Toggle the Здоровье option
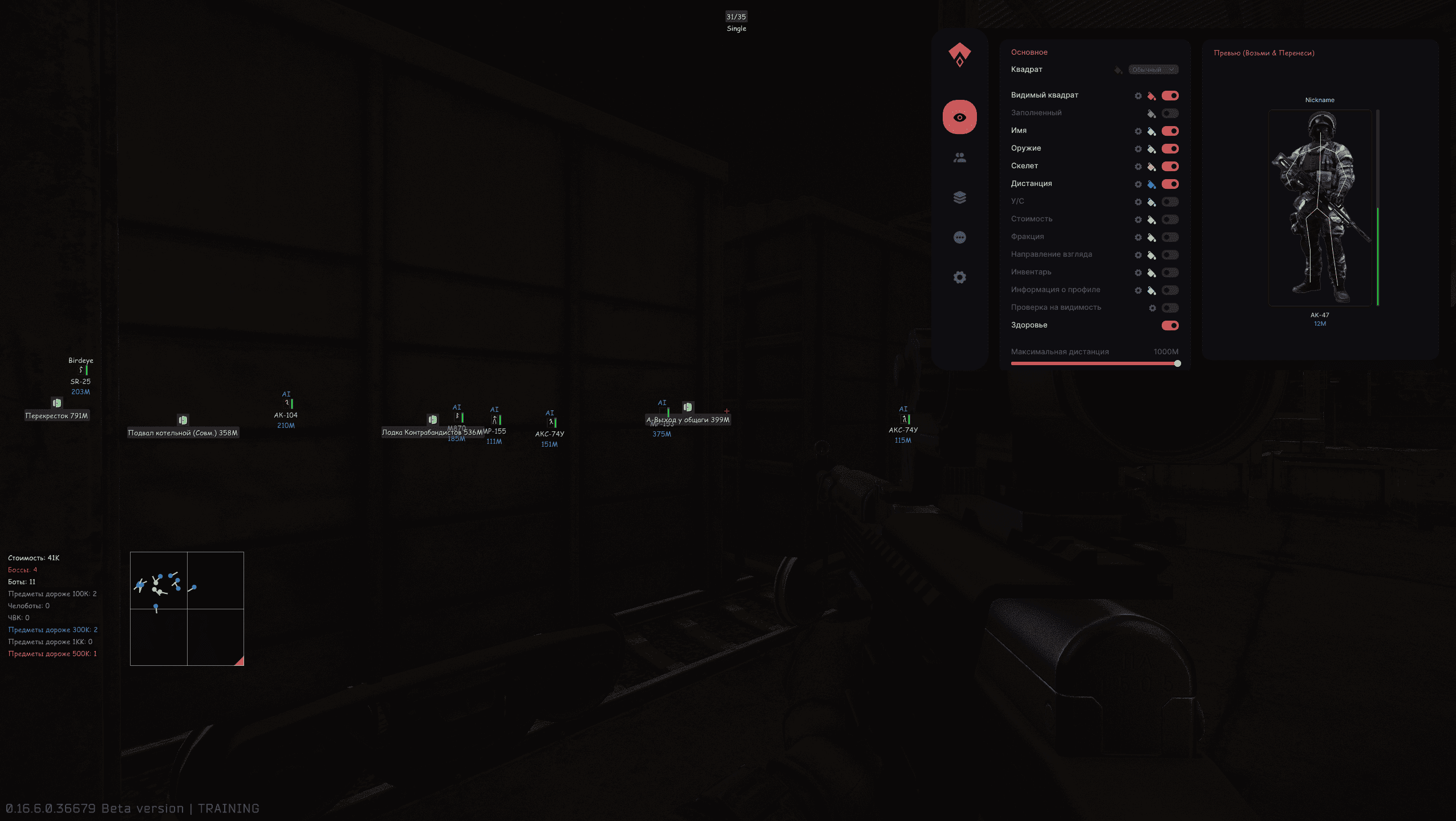Screen dimensions: 1456x821 click(x=1170, y=326)
